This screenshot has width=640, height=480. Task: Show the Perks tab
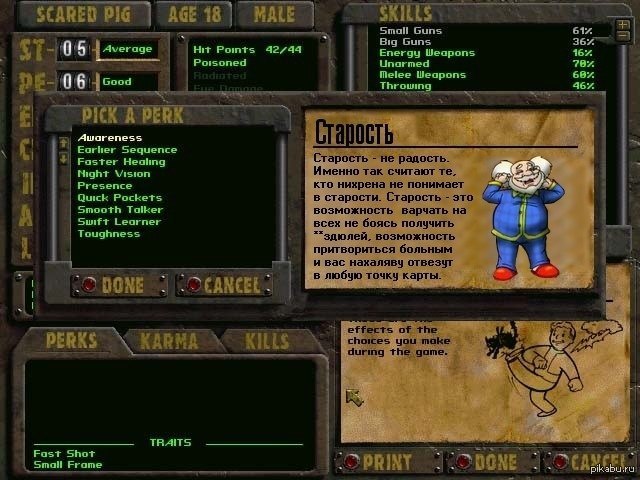[72, 340]
